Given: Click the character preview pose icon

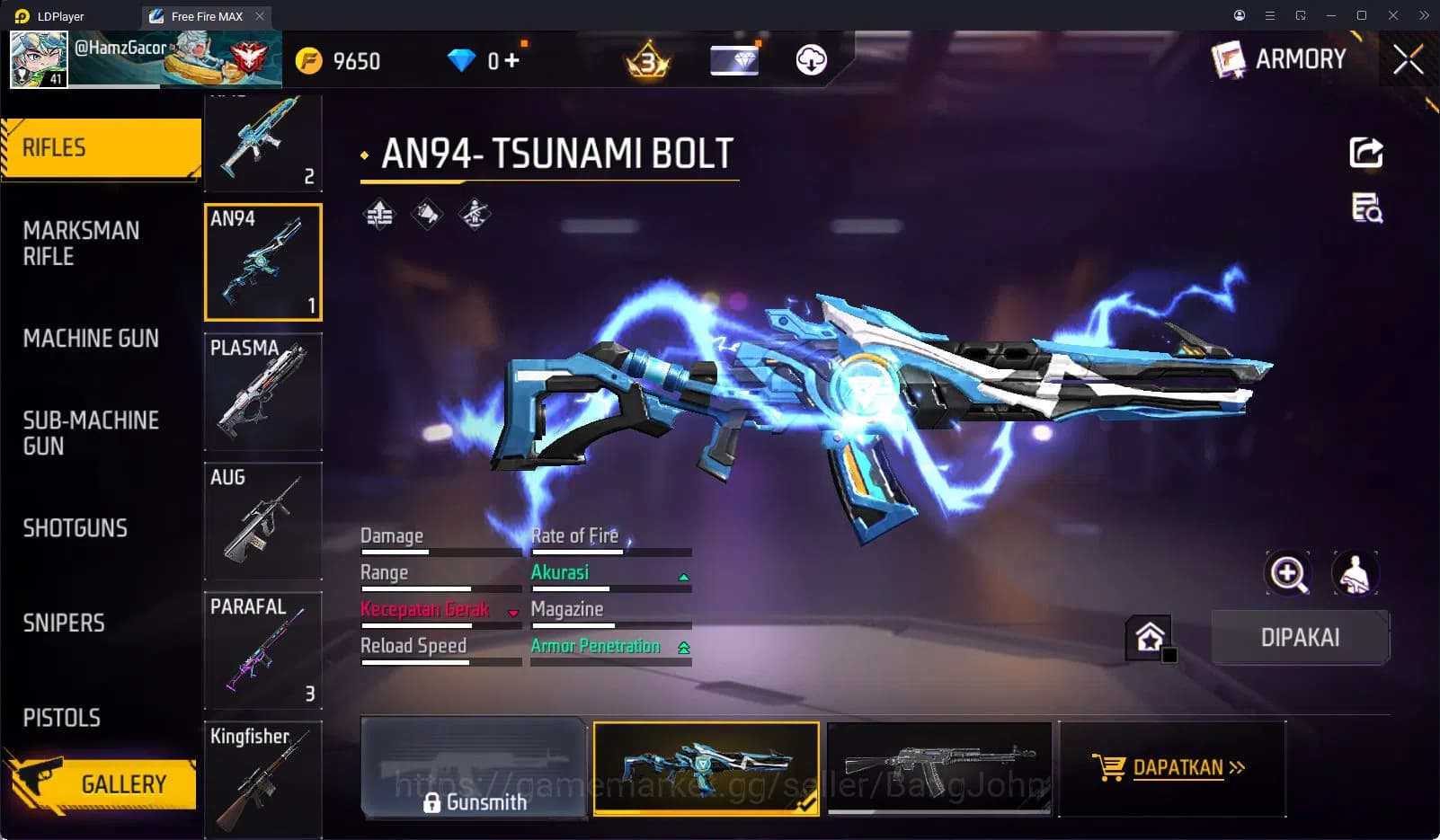Looking at the screenshot, I should (x=1356, y=574).
